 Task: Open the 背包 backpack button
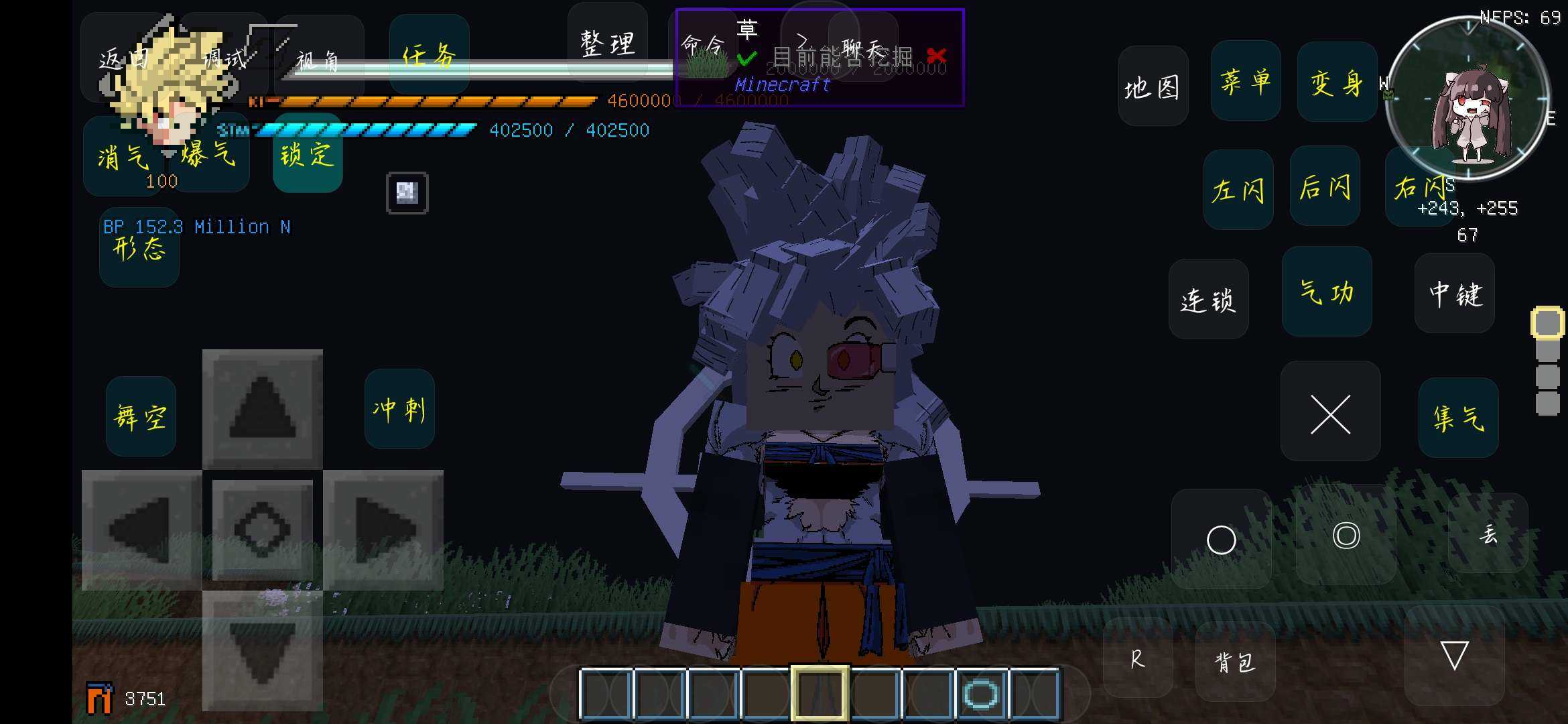click(x=1234, y=662)
